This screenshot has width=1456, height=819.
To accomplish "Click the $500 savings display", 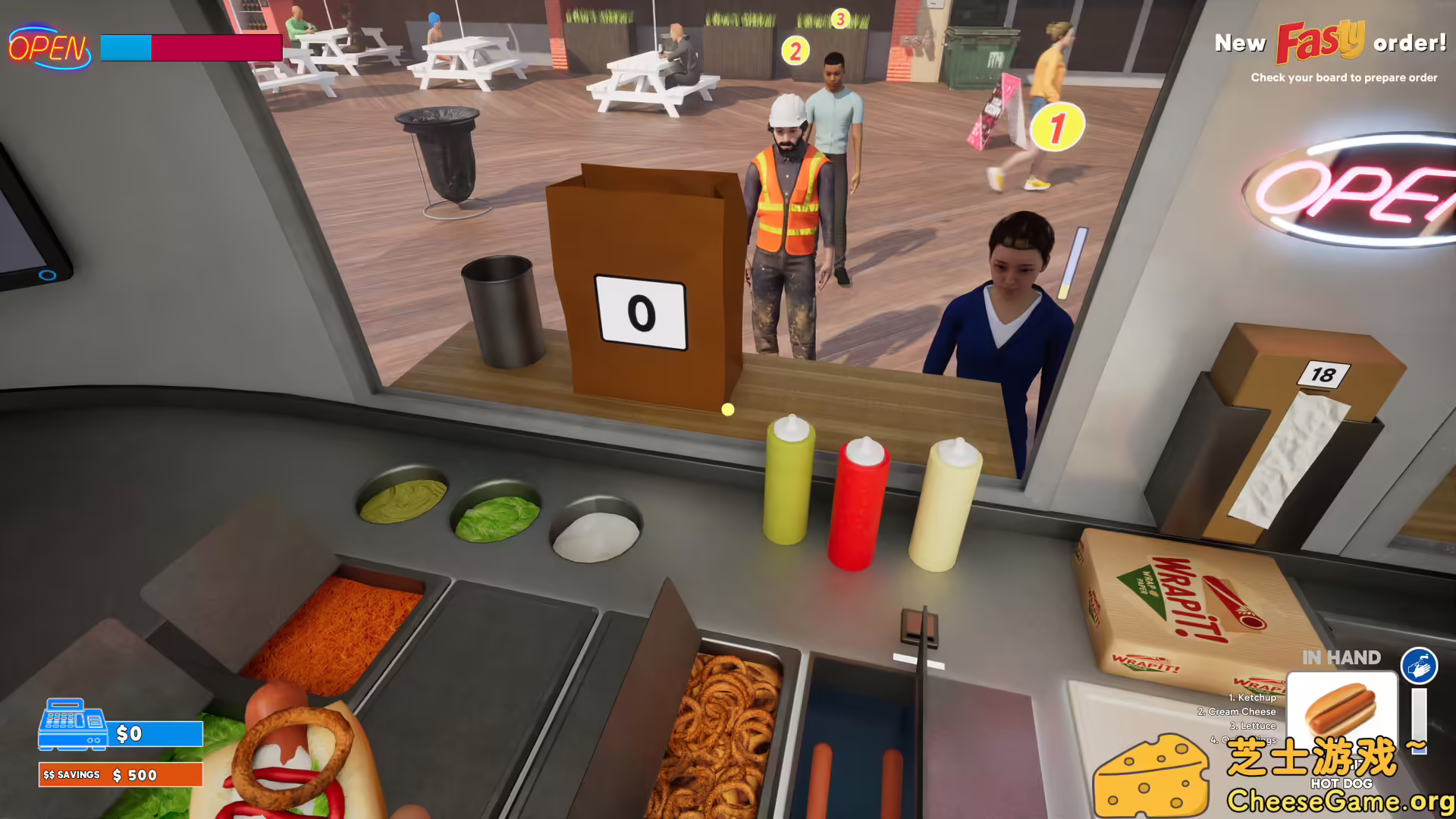I will point(120,775).
